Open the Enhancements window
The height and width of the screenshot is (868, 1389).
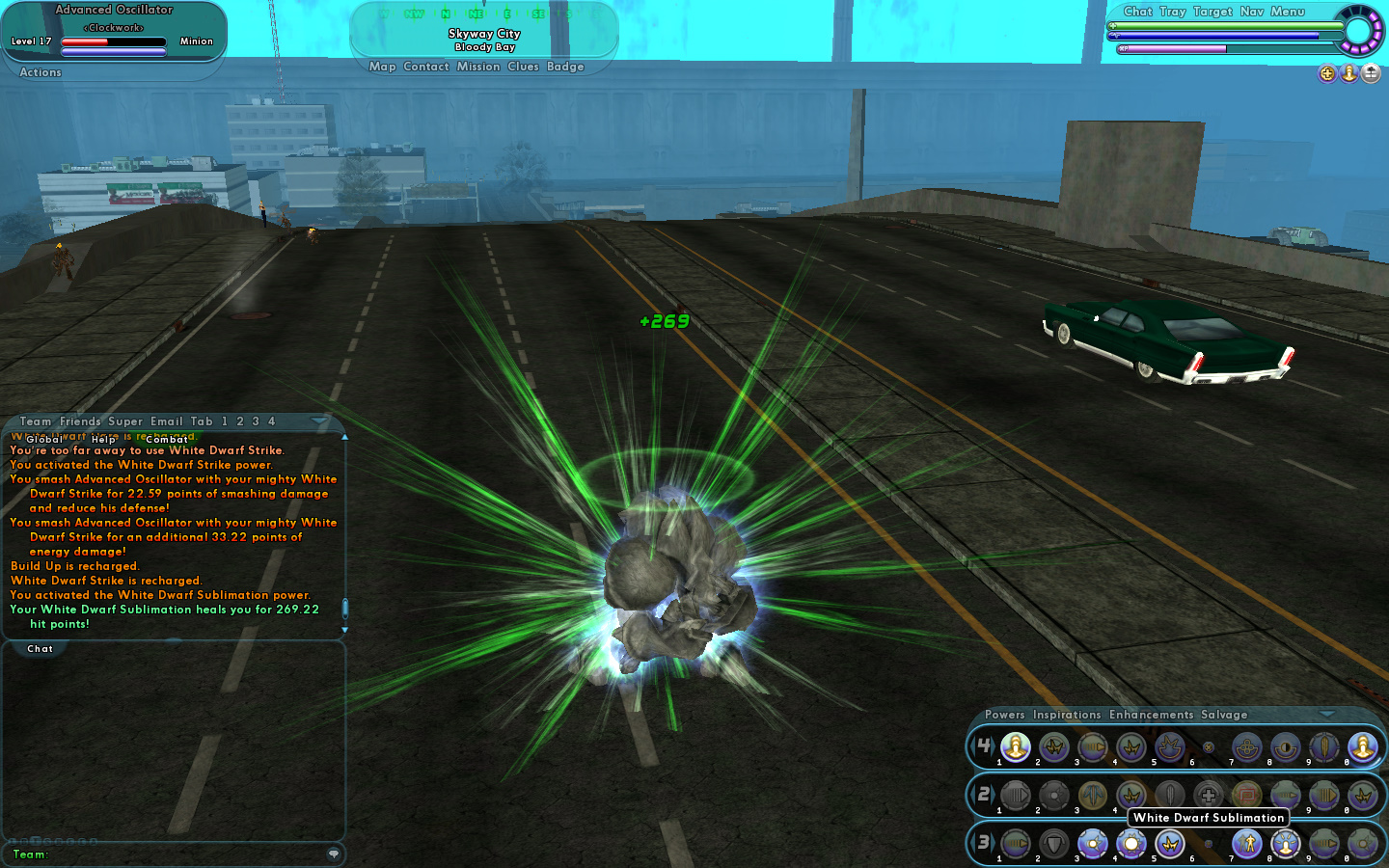pyautogui.click(x=1151, y=715)
